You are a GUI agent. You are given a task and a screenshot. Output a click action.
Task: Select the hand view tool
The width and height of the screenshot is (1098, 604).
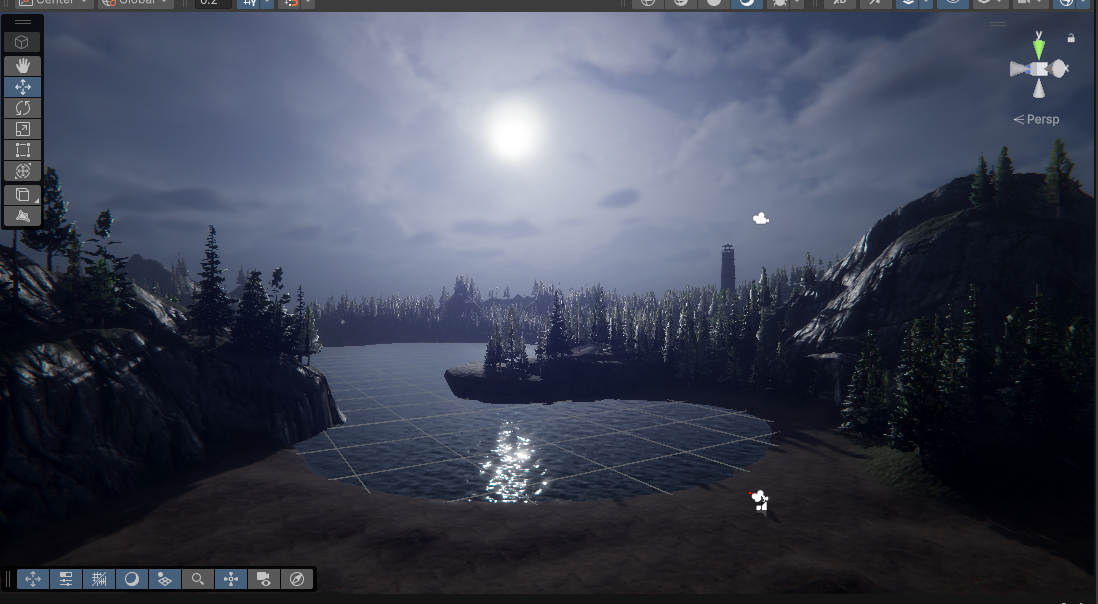23,65
